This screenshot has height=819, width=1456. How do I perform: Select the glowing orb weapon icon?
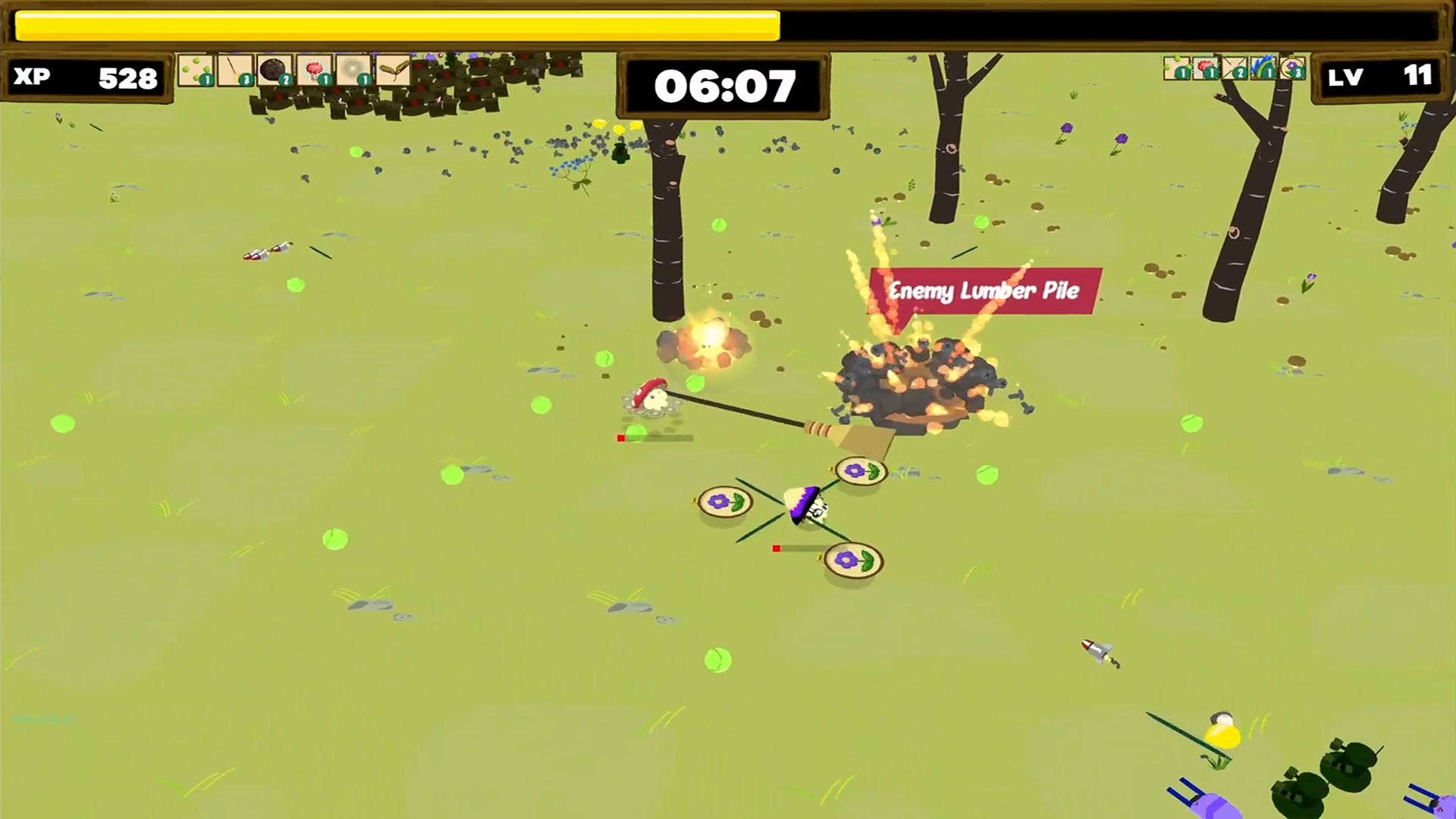pyautogui.click(x=353, y=70)
